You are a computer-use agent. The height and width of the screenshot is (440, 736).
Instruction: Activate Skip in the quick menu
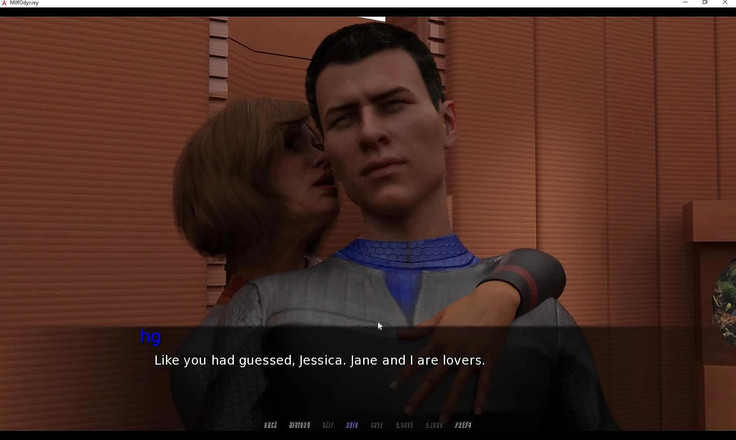[328, 425]
